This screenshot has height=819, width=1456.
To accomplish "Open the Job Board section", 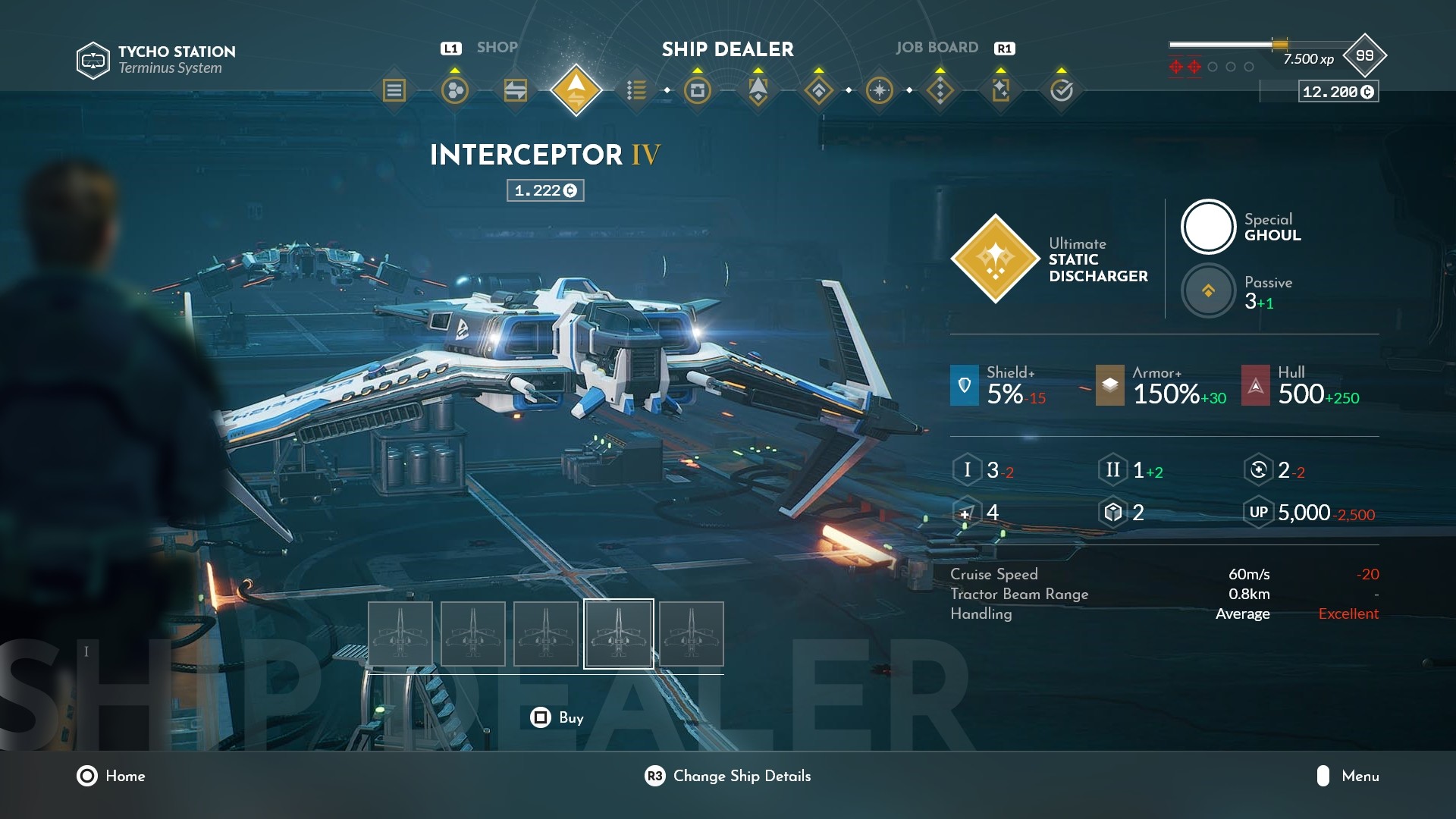I will [x=936, y=47].
